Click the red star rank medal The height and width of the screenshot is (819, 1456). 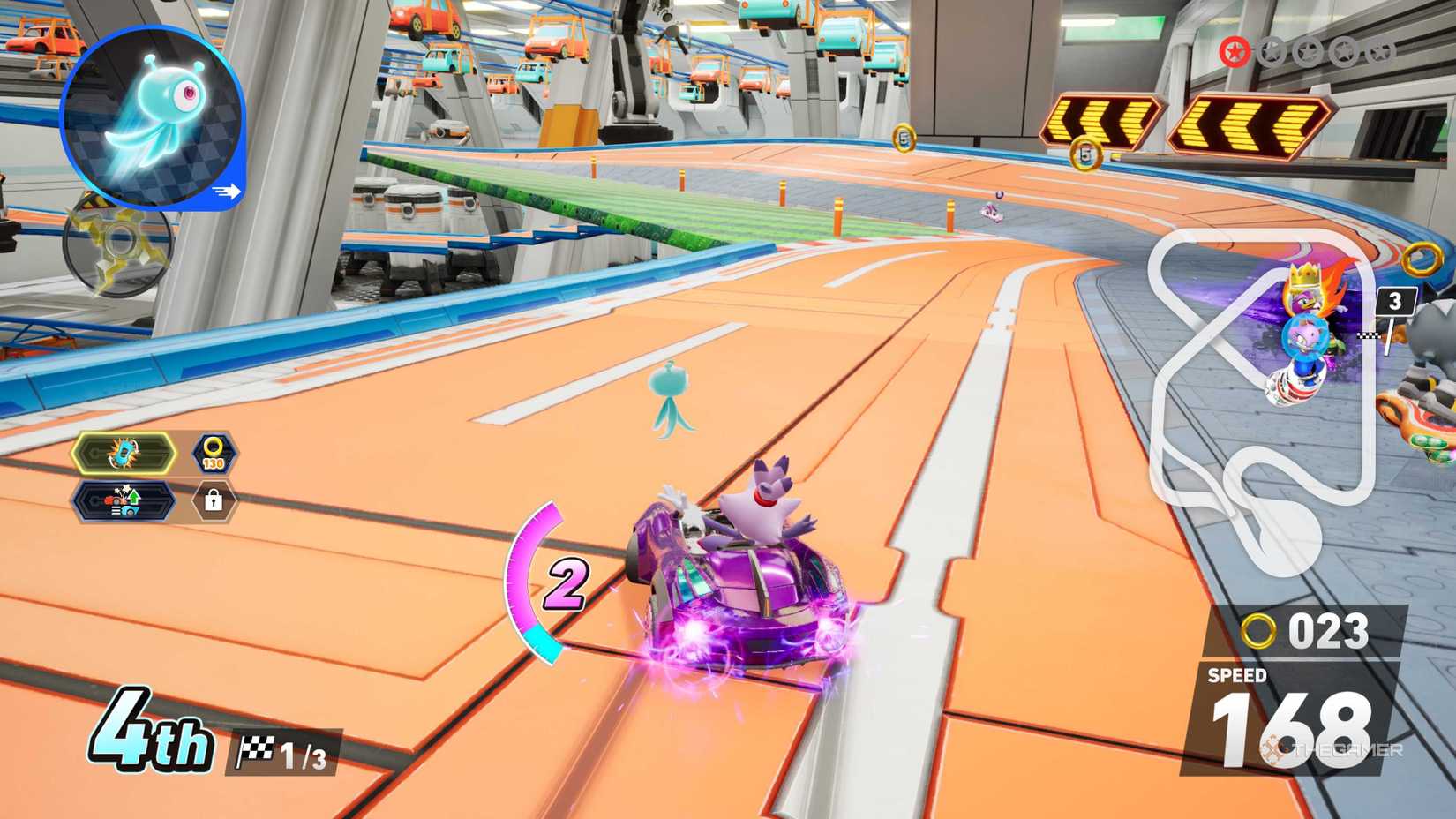click(x=1236, y=51)
